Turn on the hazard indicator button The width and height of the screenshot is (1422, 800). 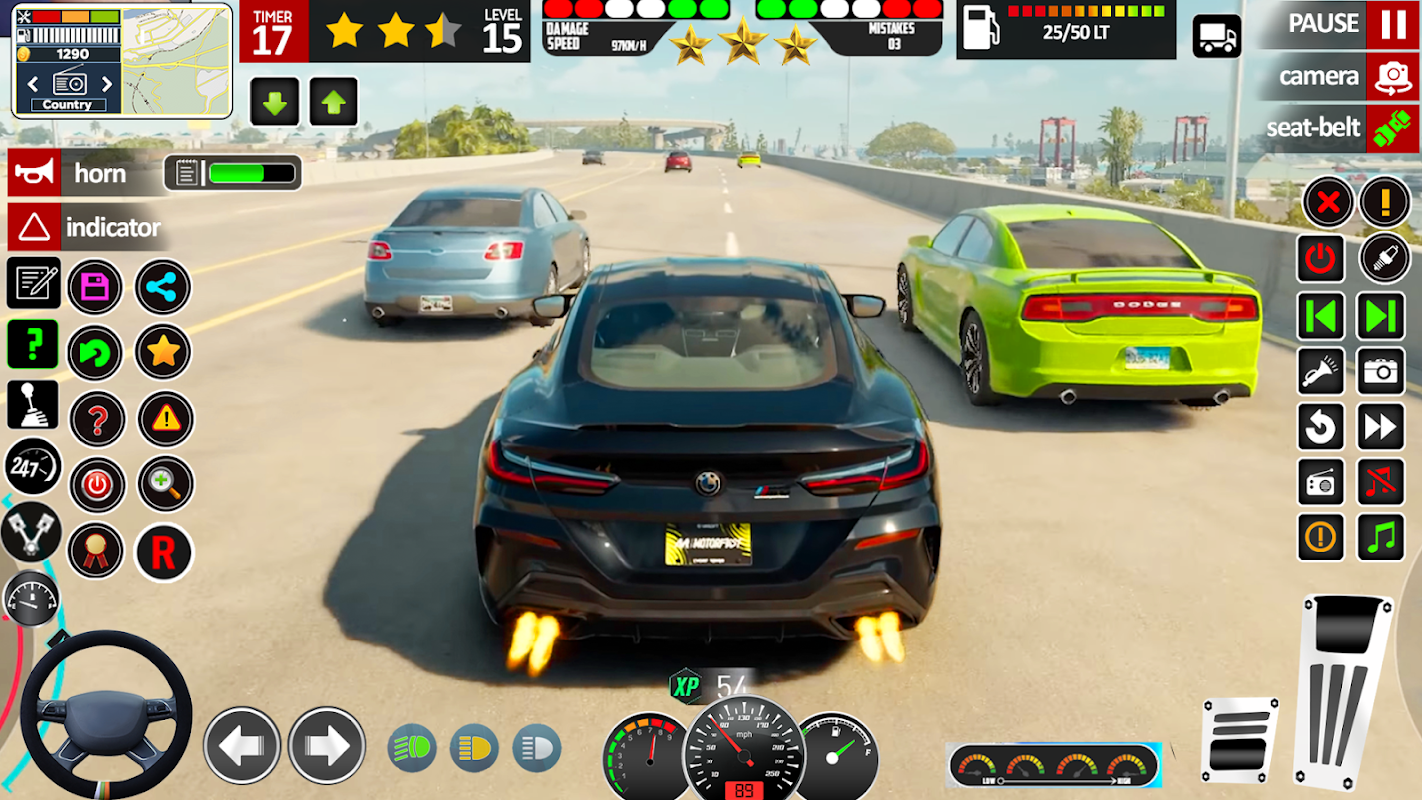33,228
